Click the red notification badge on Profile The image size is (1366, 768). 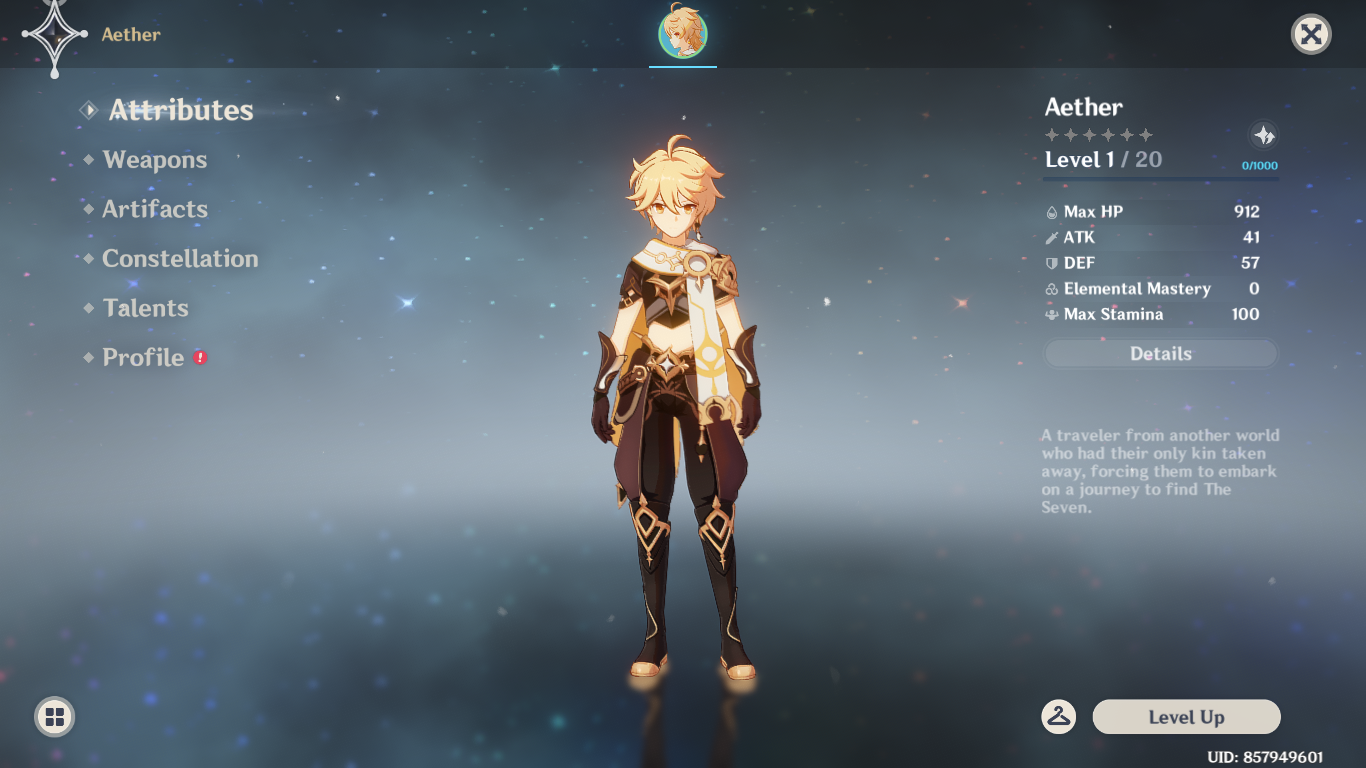tap(199, 356)
